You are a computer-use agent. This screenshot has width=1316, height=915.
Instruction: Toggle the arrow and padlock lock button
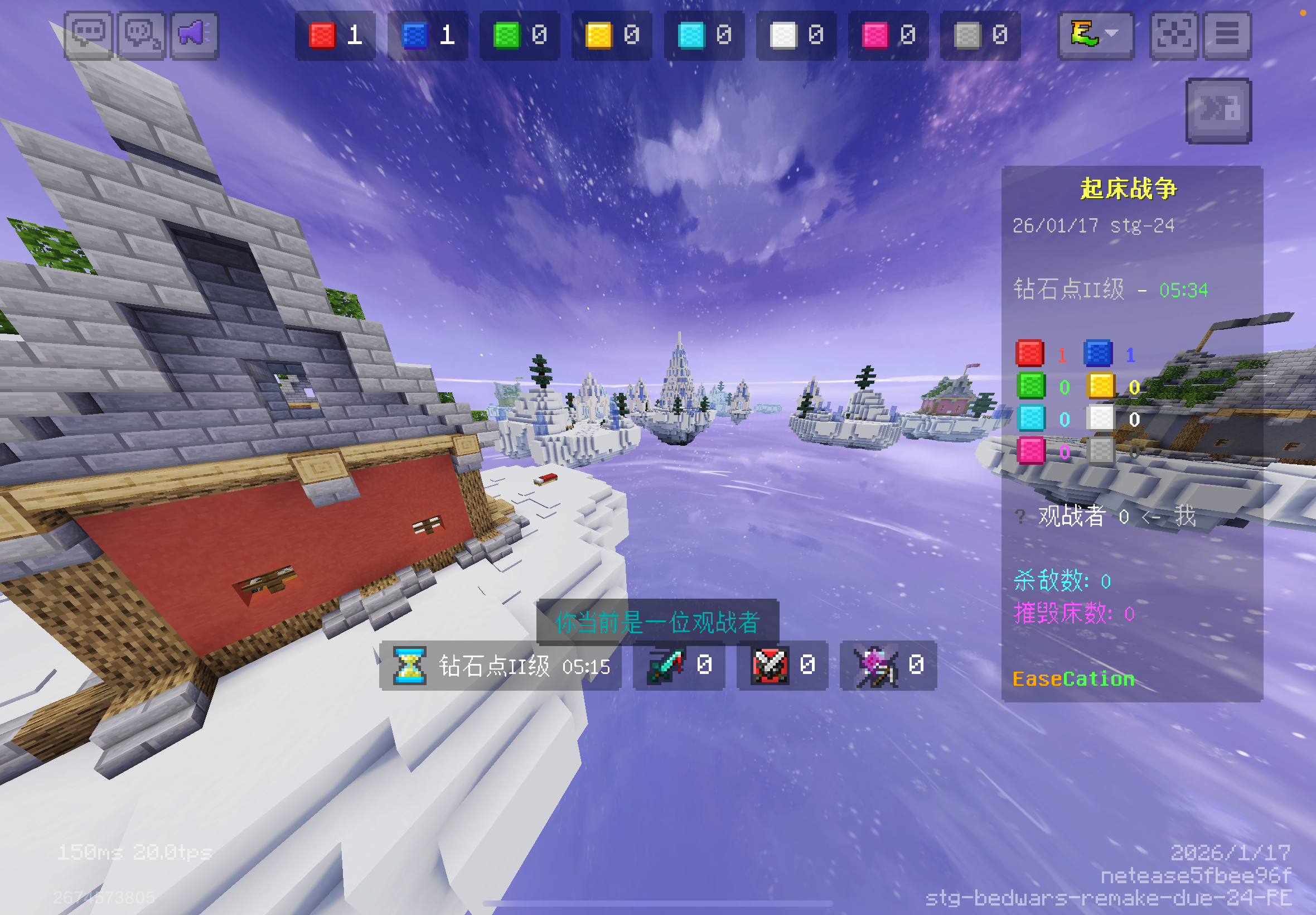pyautogui.click(x=1218, y=110)
